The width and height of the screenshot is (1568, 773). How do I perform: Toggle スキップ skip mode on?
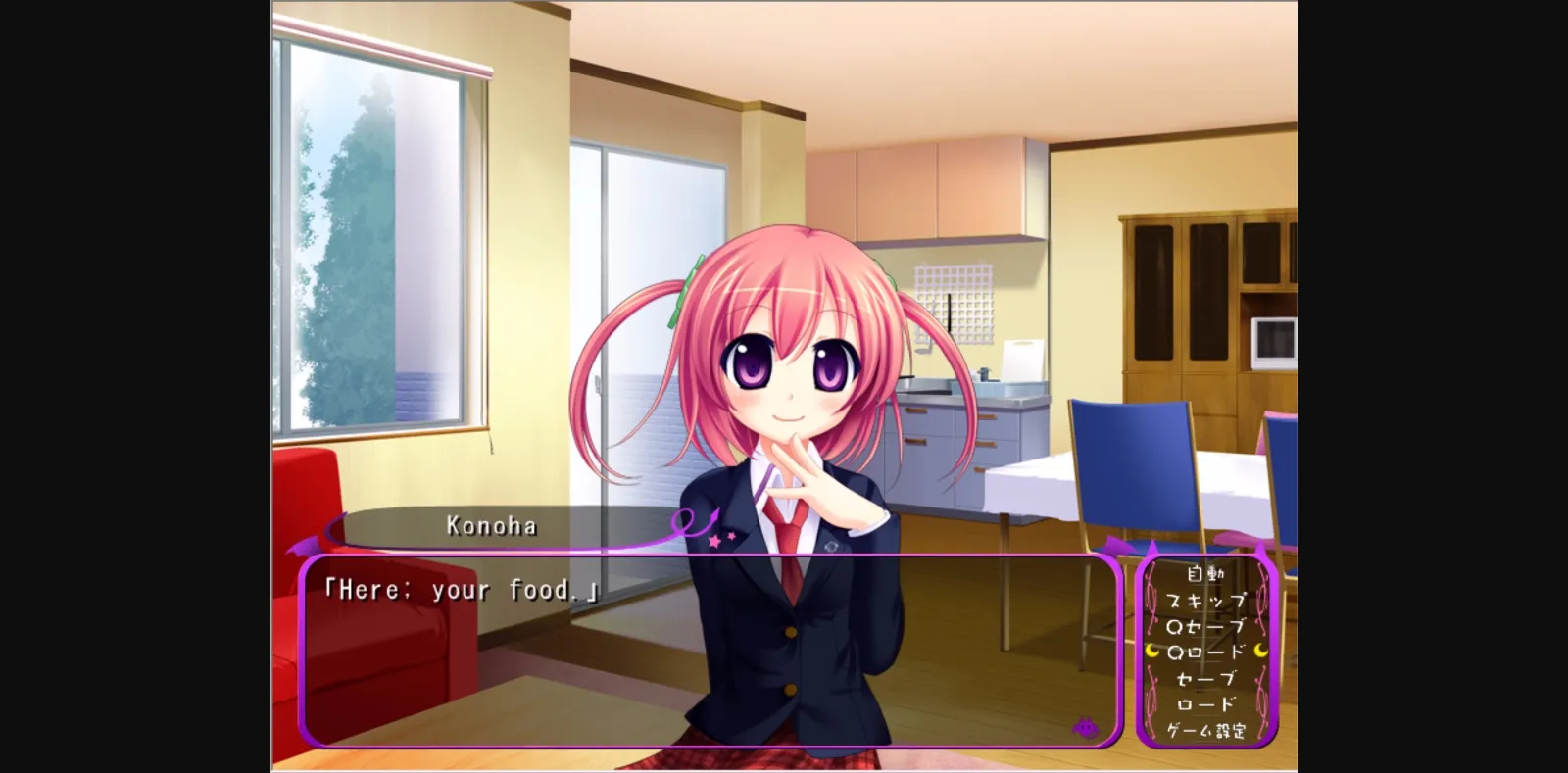[x=1207, y=601]
